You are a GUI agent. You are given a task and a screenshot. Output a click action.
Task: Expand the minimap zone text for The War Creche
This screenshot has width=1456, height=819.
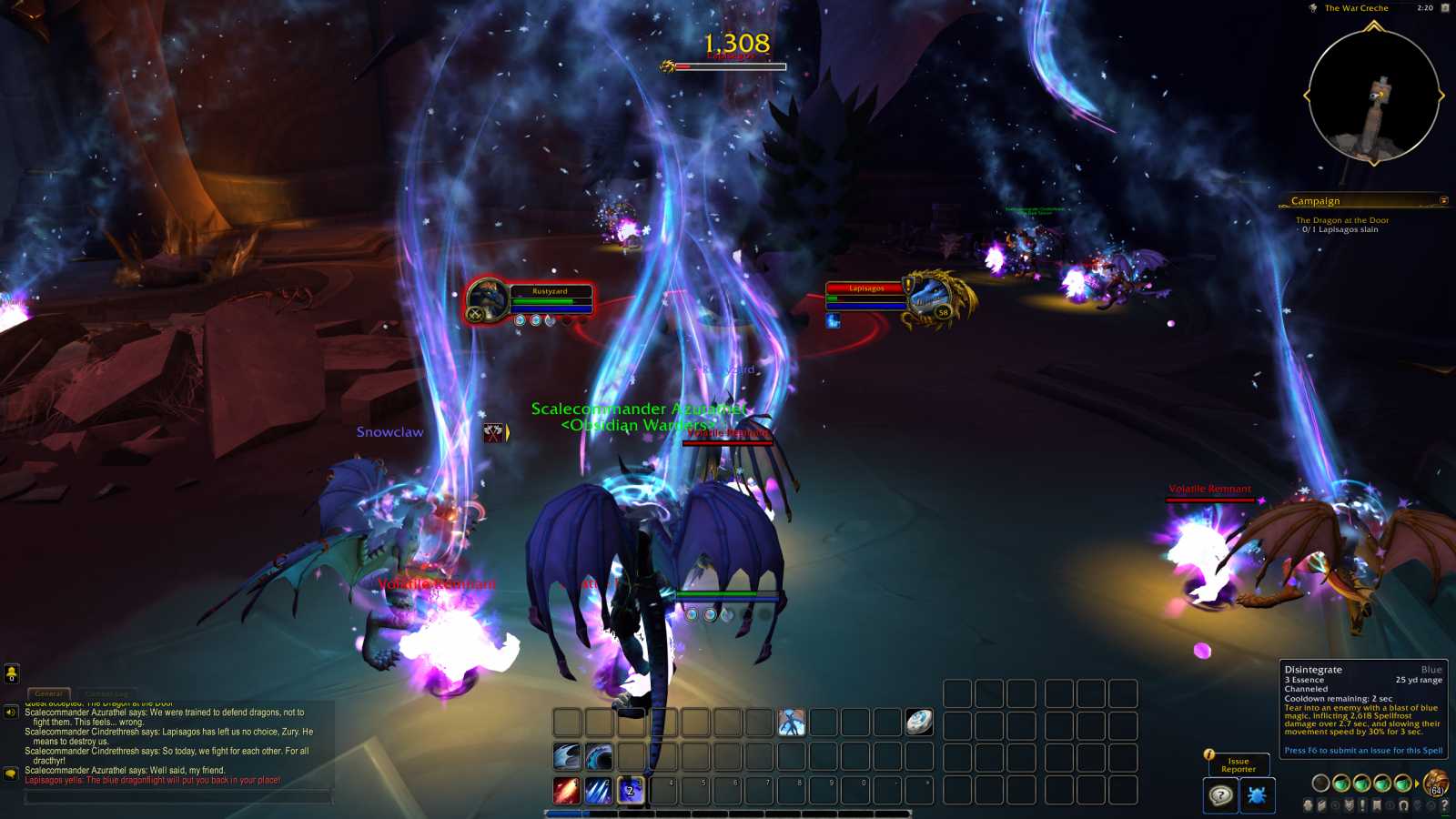(1357, 8)
